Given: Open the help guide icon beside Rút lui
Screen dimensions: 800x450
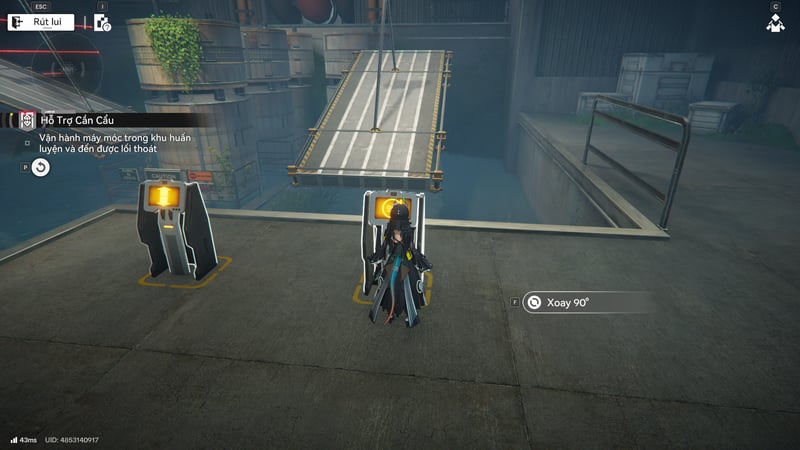Looking at the screenshot, I should click(x=102, y=22).
